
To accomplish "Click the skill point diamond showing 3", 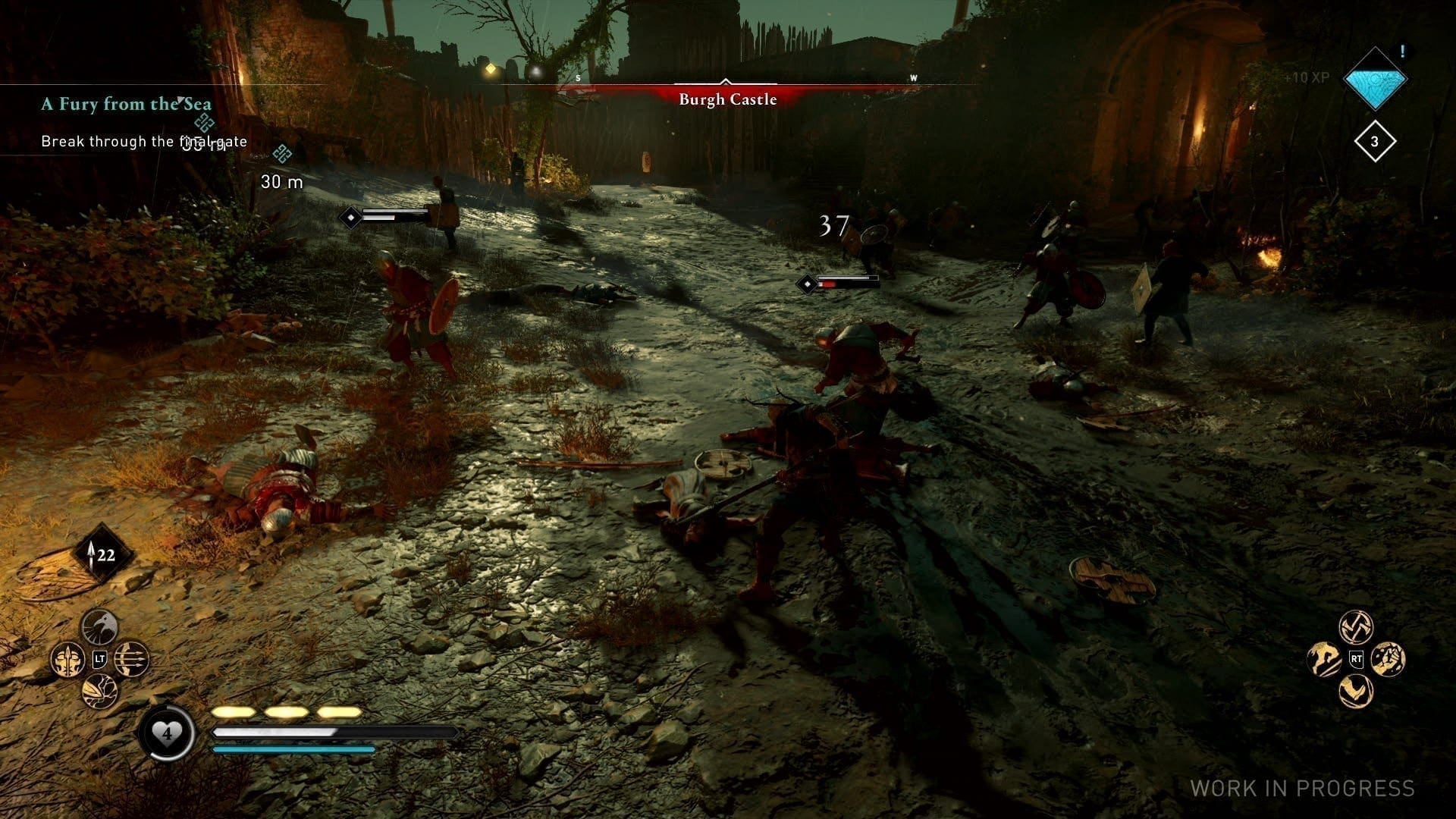I will 1374,141.
